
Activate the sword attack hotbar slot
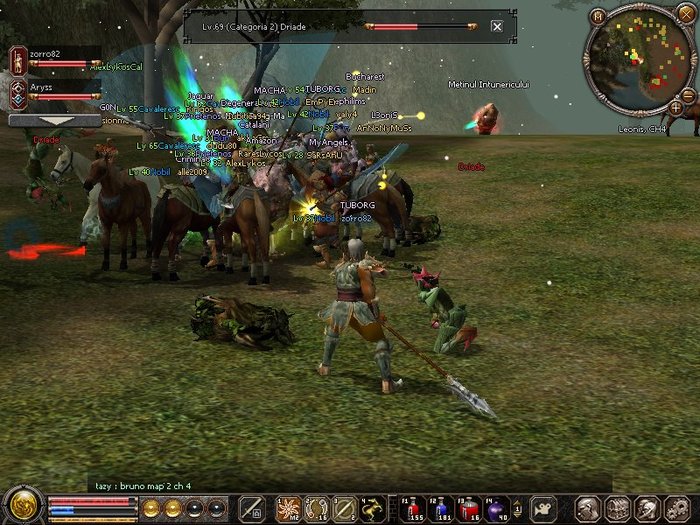pyautogui.click(x=251, y=507)
